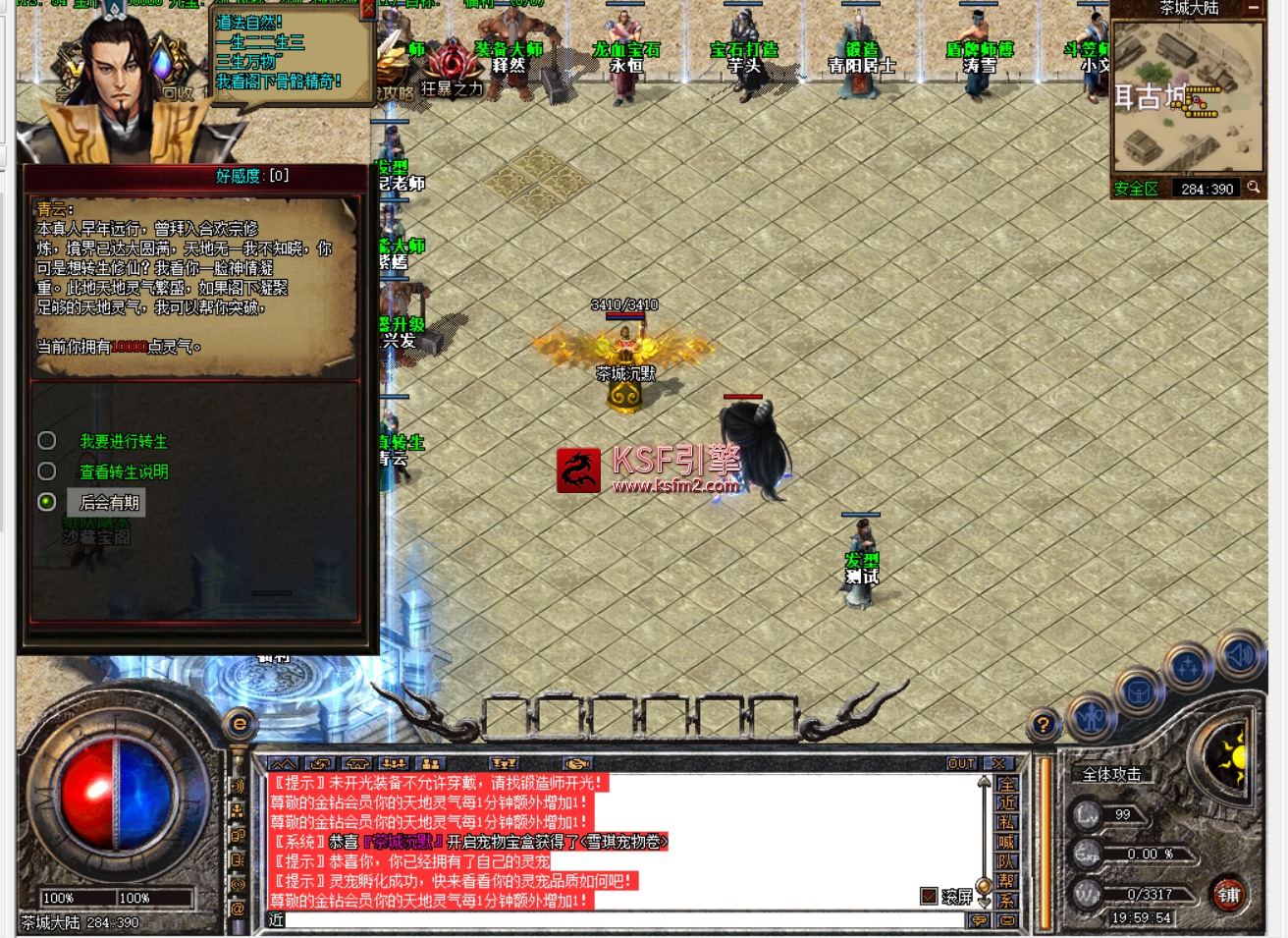Open the character equipment round icon

click(1091, 717)
